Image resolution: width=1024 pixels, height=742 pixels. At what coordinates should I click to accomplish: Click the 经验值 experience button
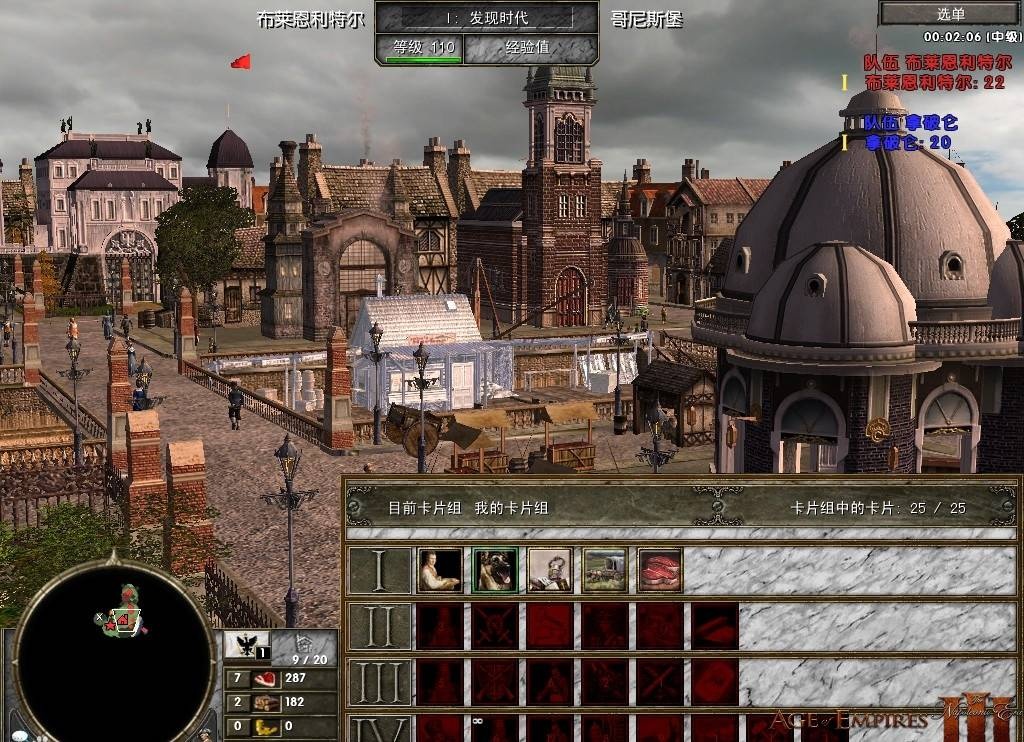coord(530,47)
